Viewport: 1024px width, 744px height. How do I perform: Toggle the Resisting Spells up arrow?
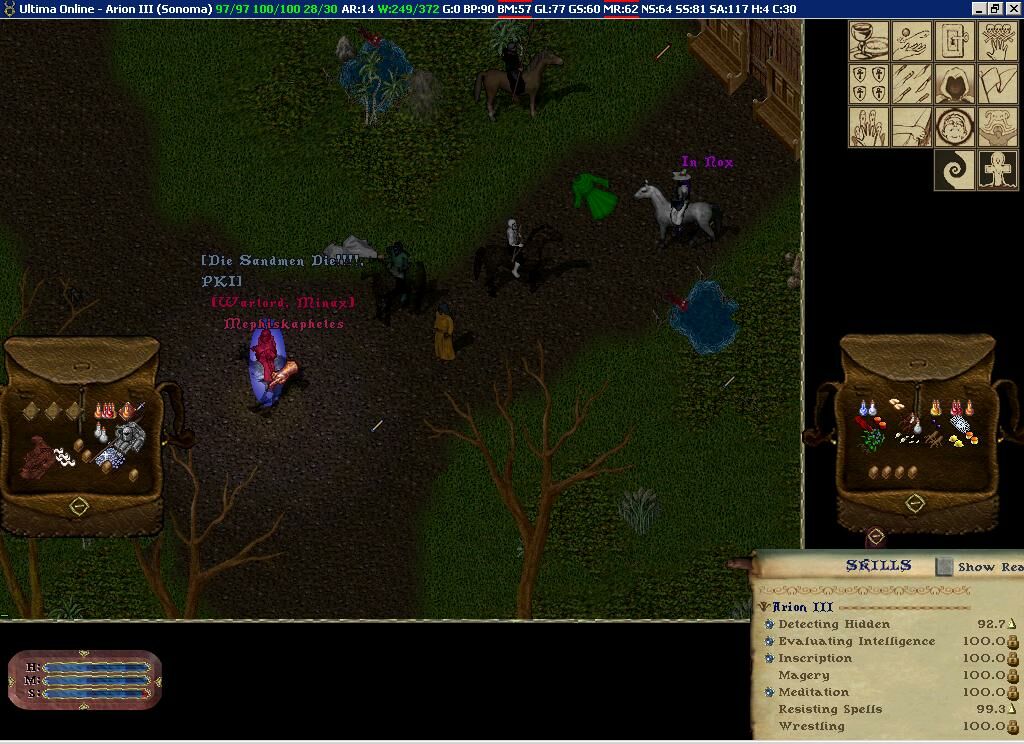1012,709
